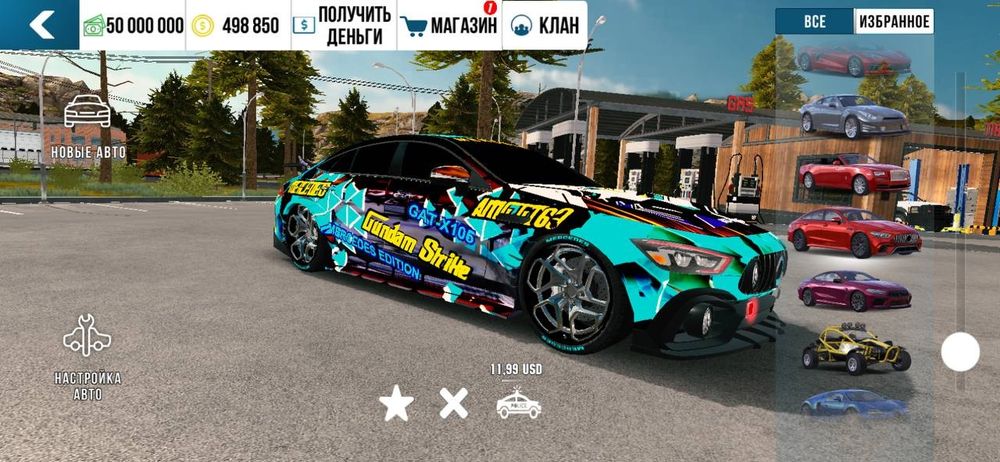
Task: Pick the magenta coupe thumbnail
Action: click(x=853, y=290)
